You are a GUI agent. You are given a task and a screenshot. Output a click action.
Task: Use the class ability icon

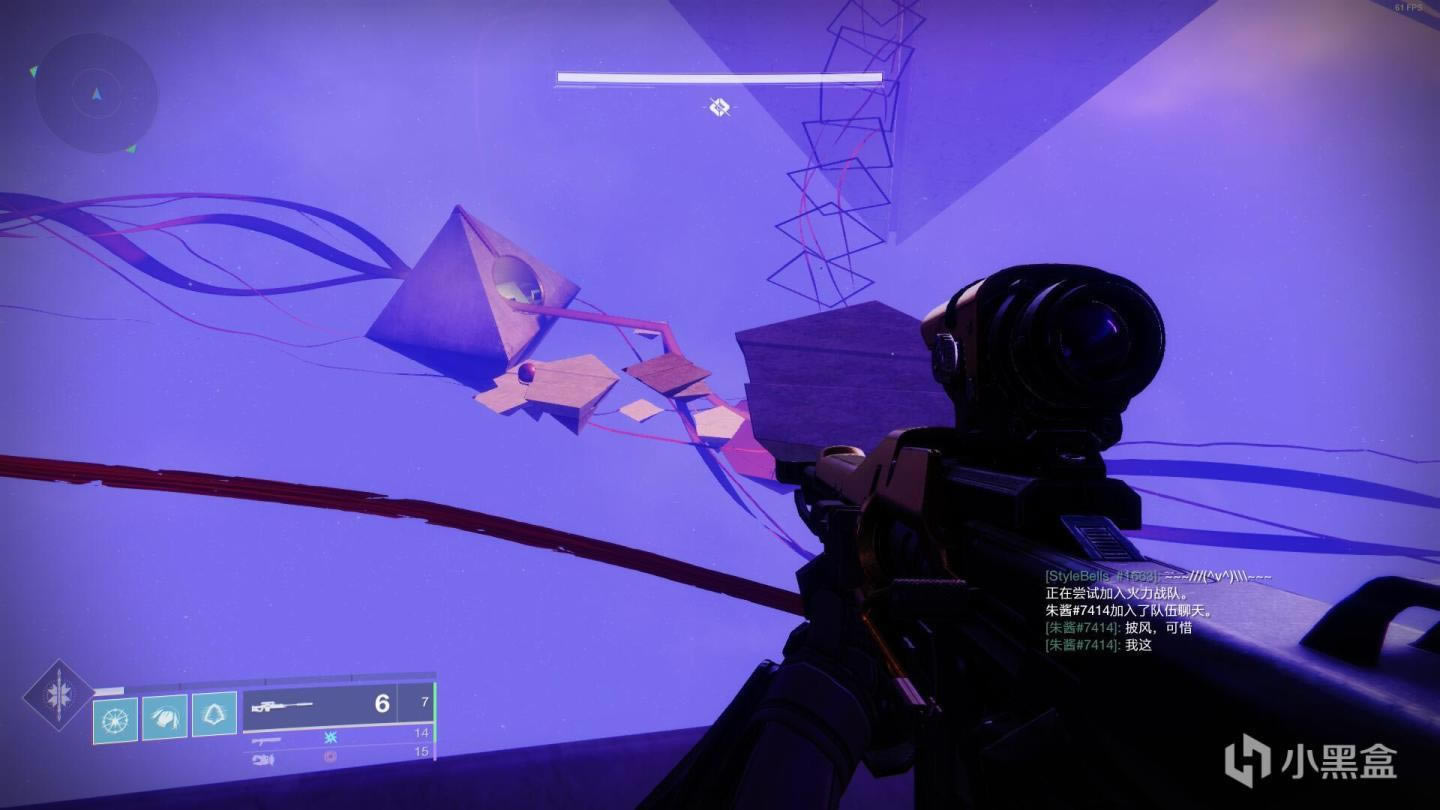[214, 715]
